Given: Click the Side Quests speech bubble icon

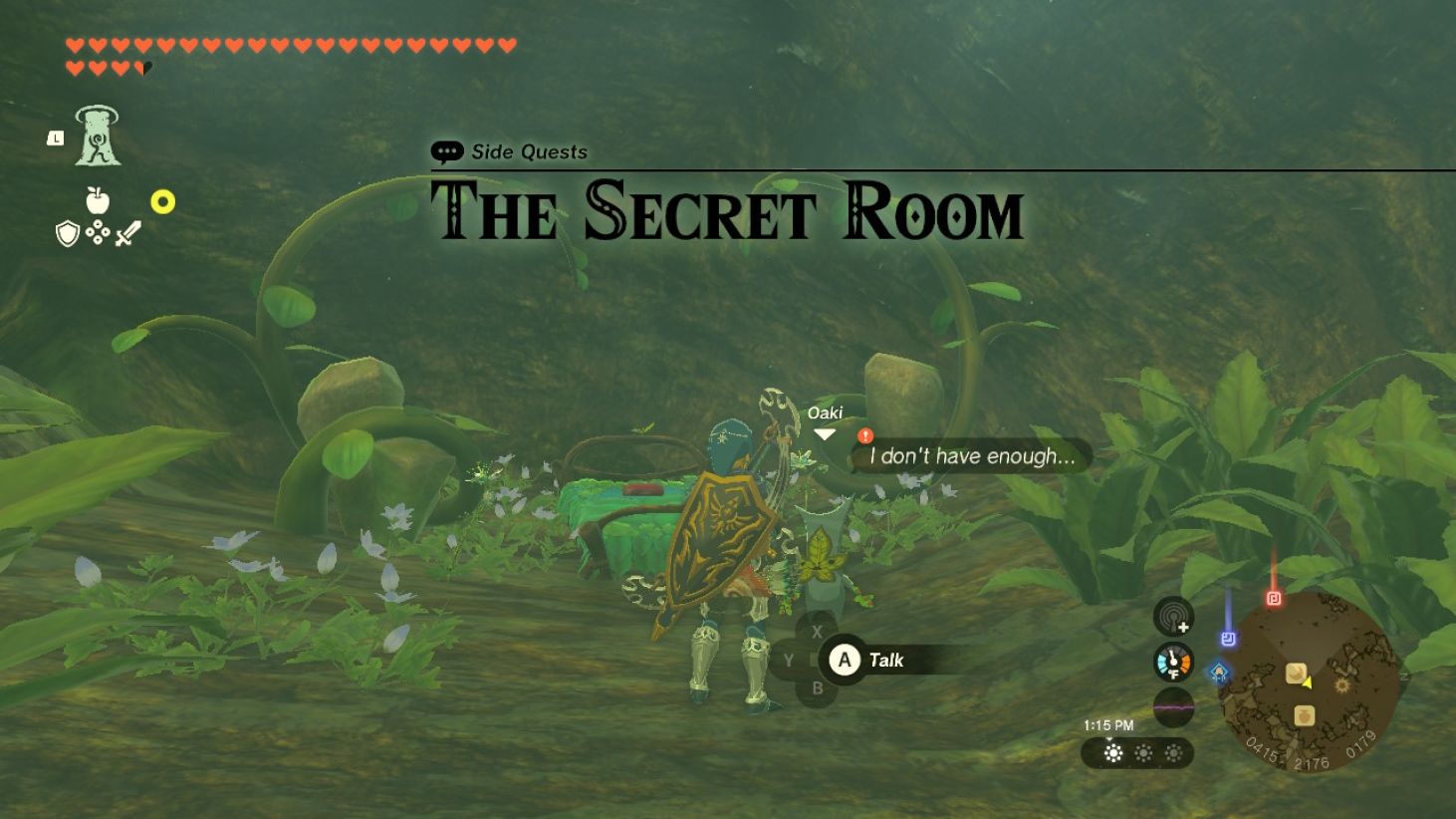Looking at the screenshot, I should [447, 151].
